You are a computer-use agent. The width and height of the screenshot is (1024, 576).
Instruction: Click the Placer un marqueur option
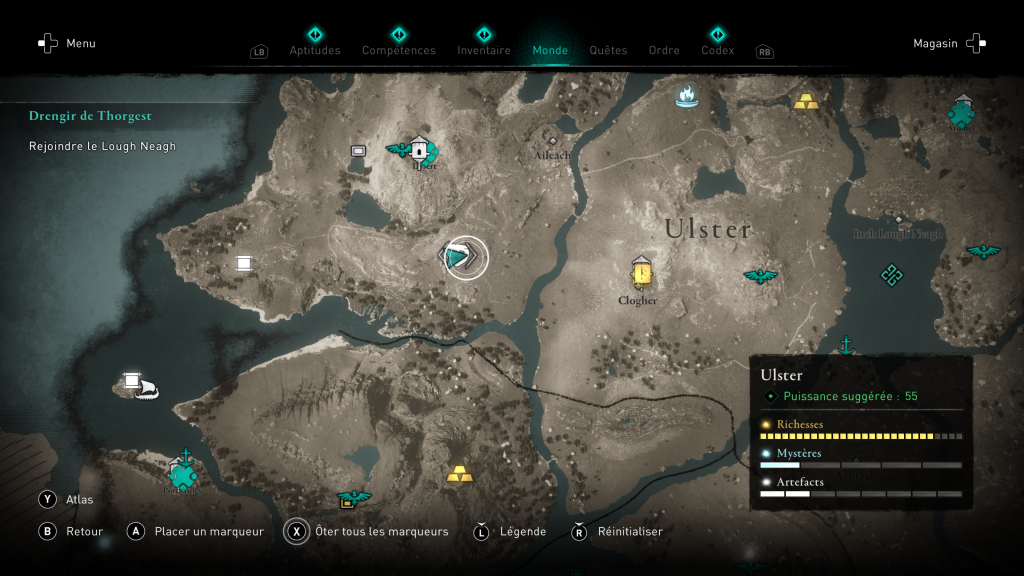pyautogui.click(x=208, y=531)
